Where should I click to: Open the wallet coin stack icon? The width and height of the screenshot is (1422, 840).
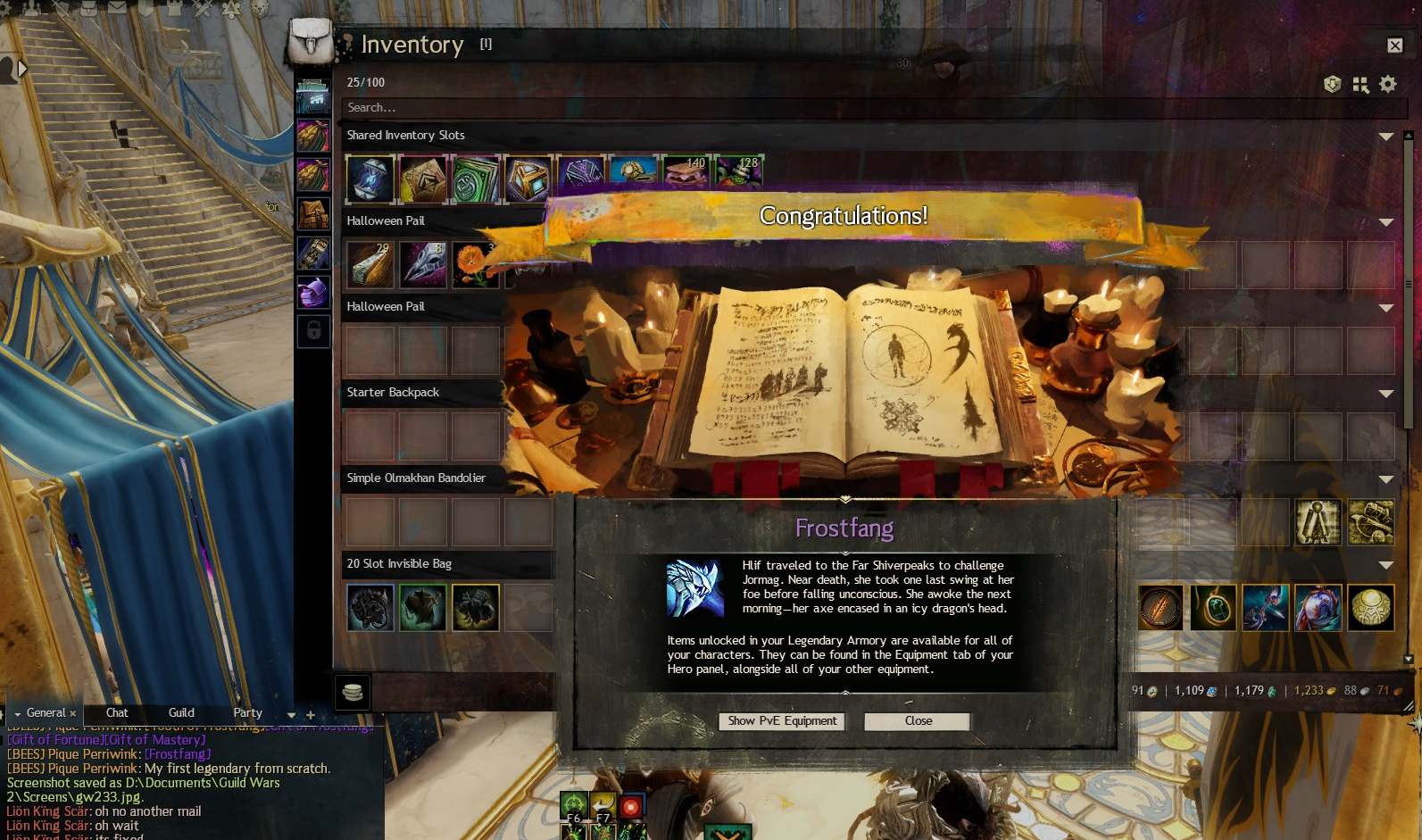coord(353,693)
